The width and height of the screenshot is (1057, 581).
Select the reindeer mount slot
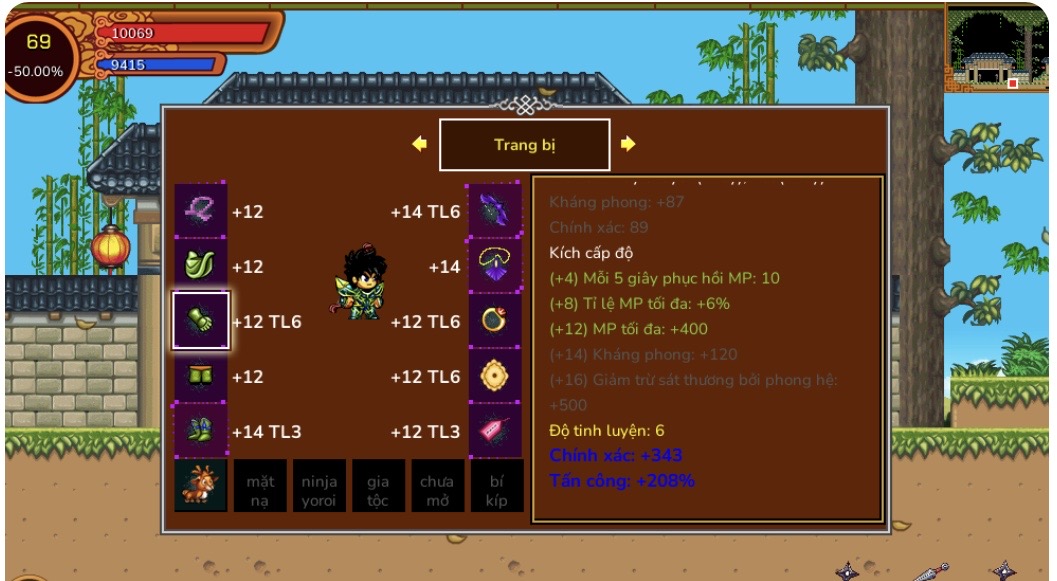point(201,486)
